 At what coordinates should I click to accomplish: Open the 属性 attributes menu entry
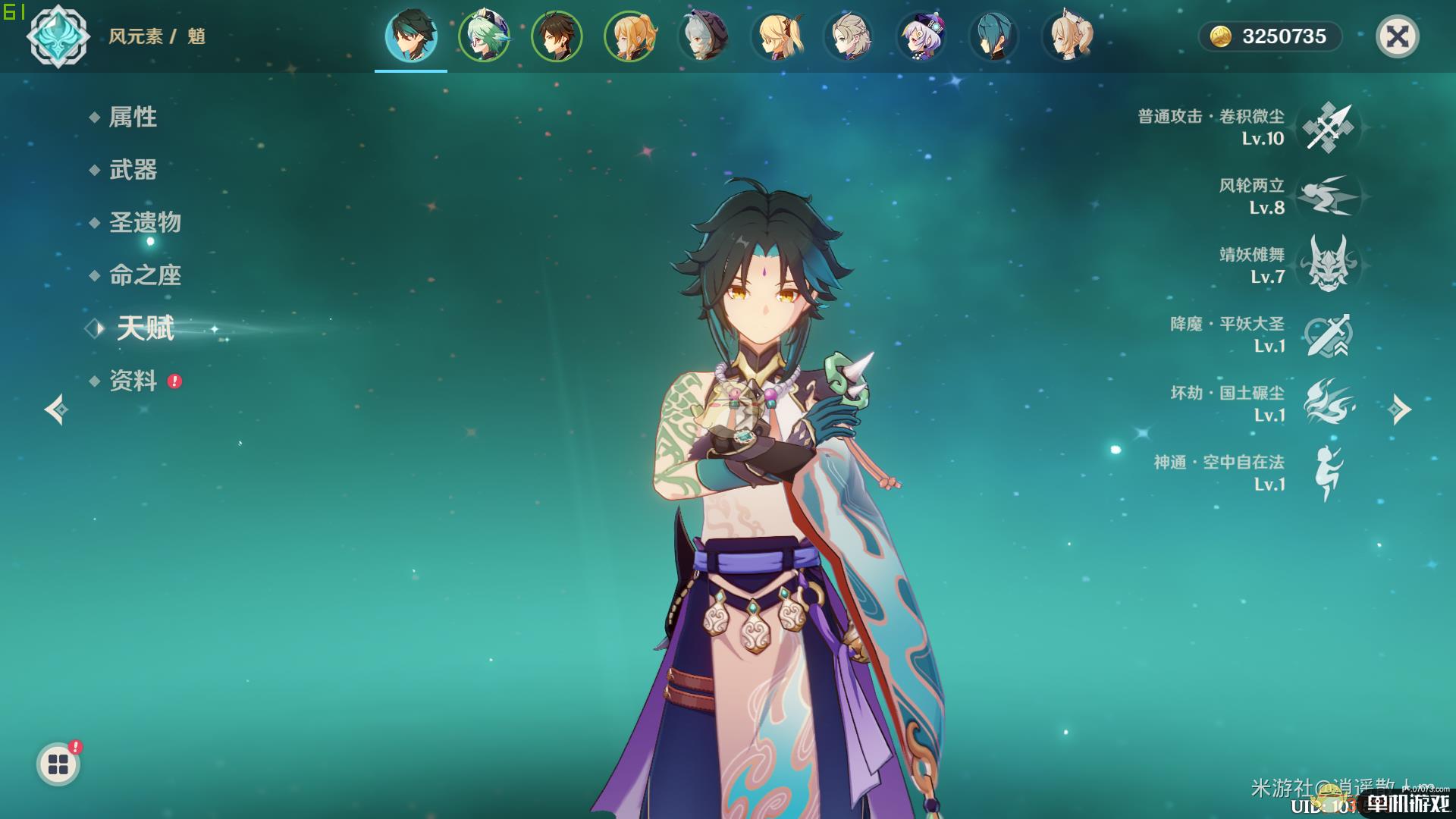point(133,117)
